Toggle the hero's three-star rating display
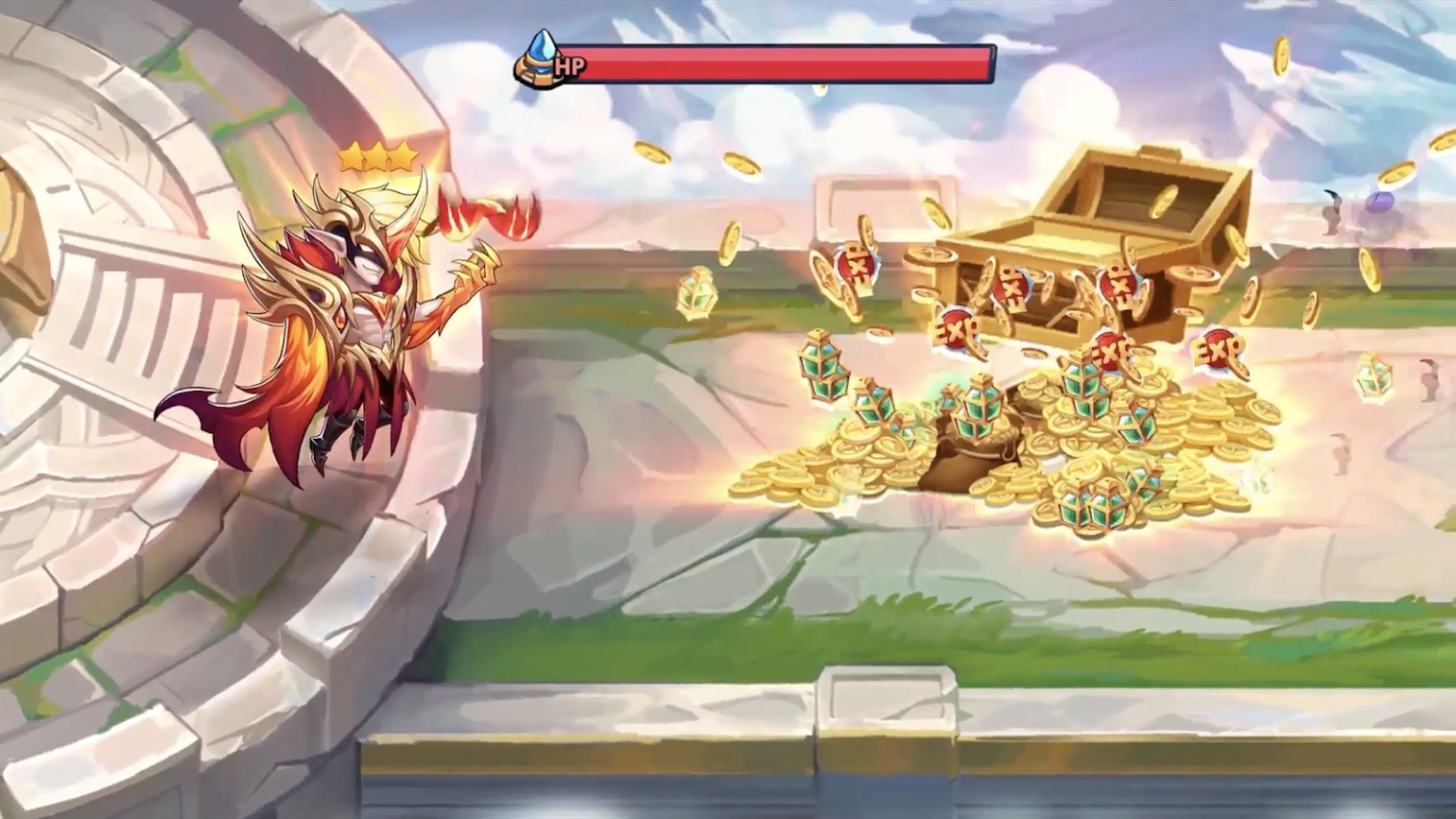This screenshot has height=819, width=1456. pyautogui.click(x=376, y=157)
